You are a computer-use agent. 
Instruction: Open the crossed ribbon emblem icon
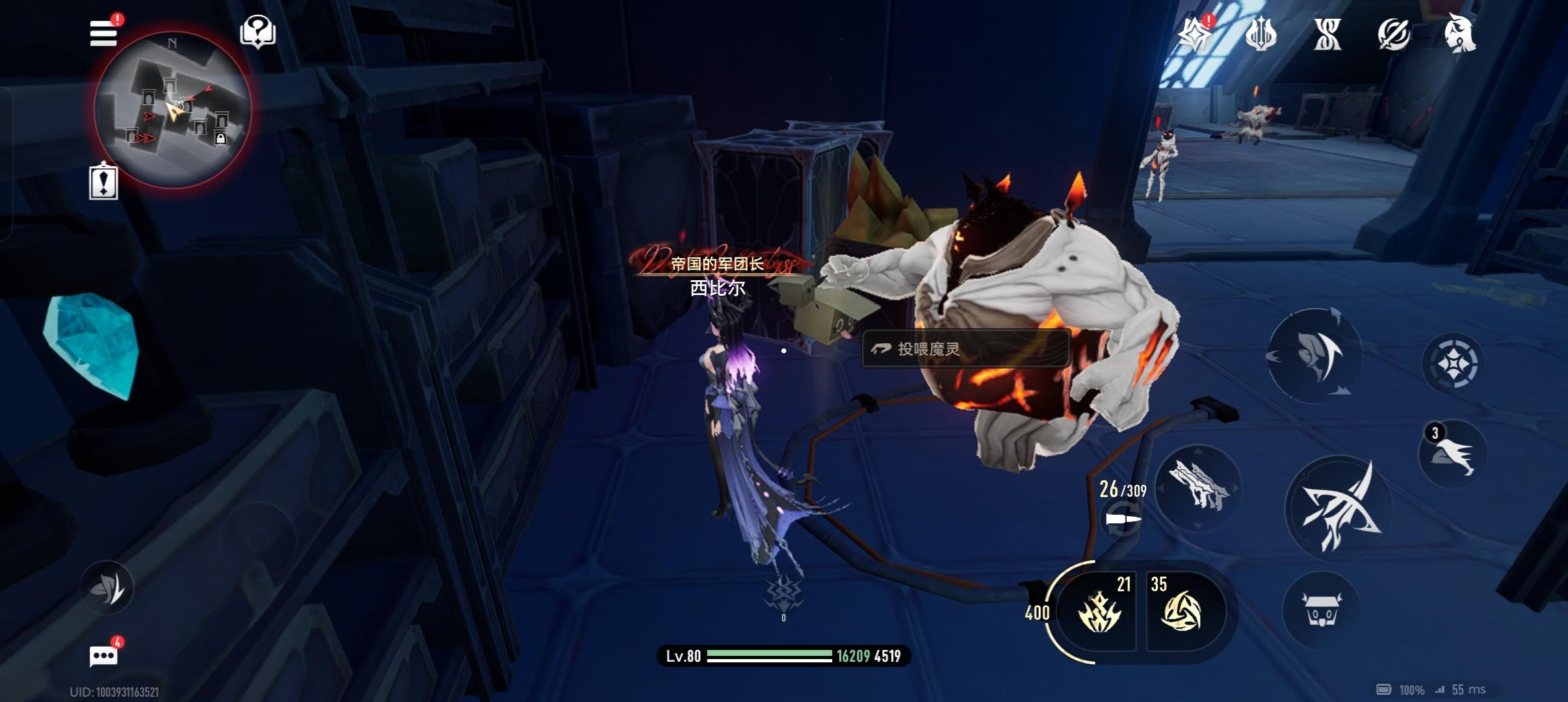(1327, 34)
